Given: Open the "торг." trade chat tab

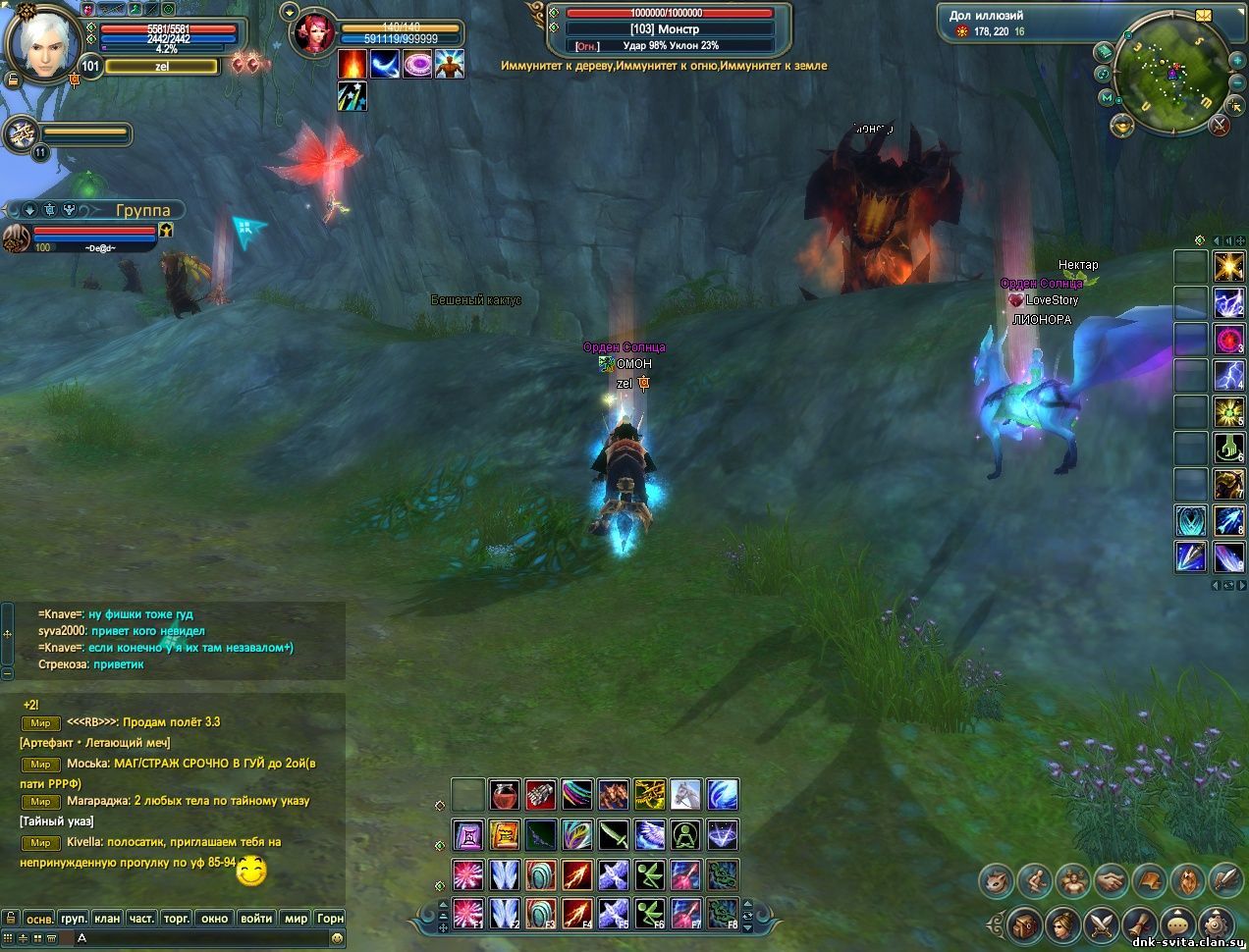Looking at the screenshot, I should pos(177,919).
